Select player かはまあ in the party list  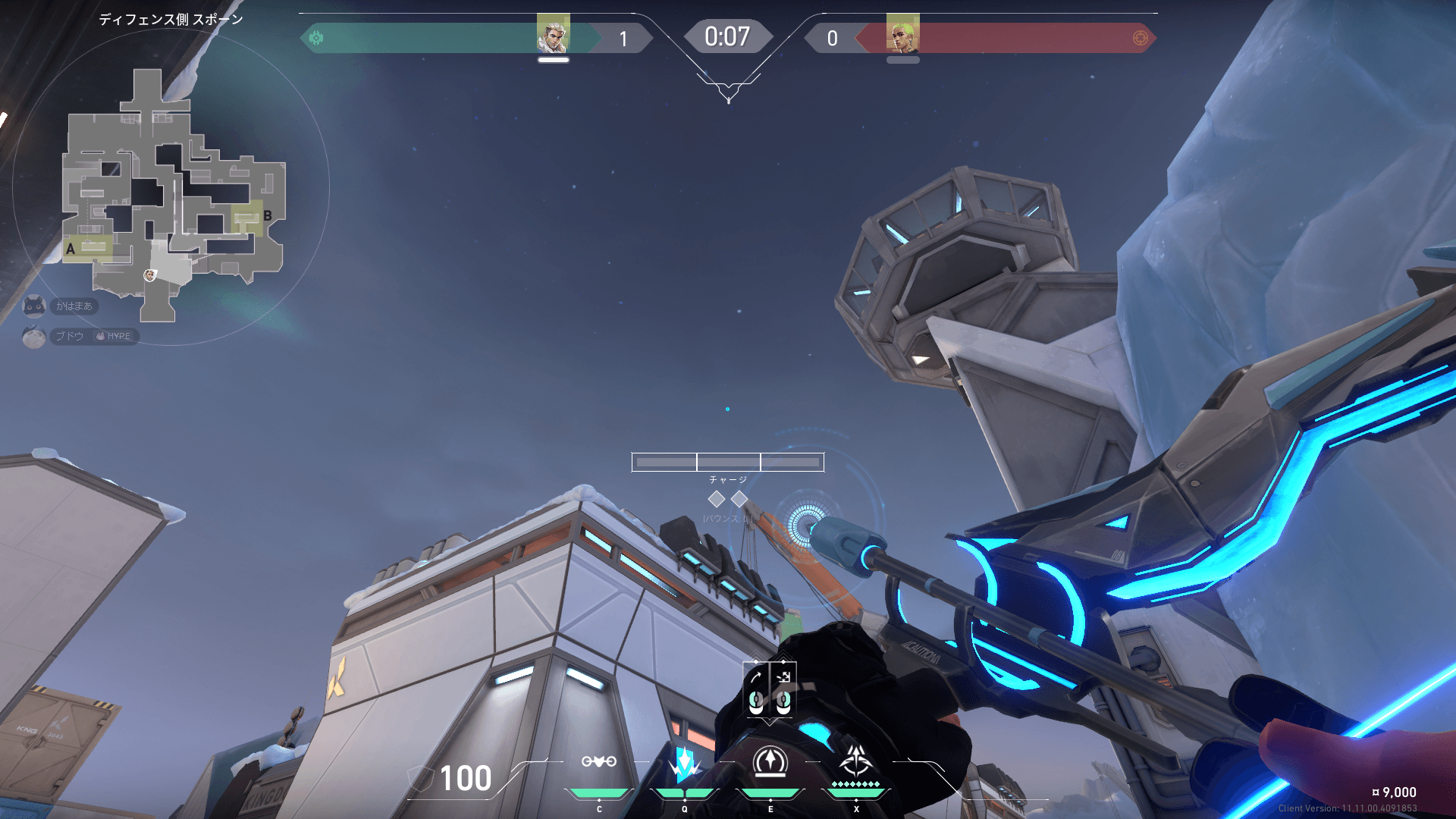tap(73, 306)
